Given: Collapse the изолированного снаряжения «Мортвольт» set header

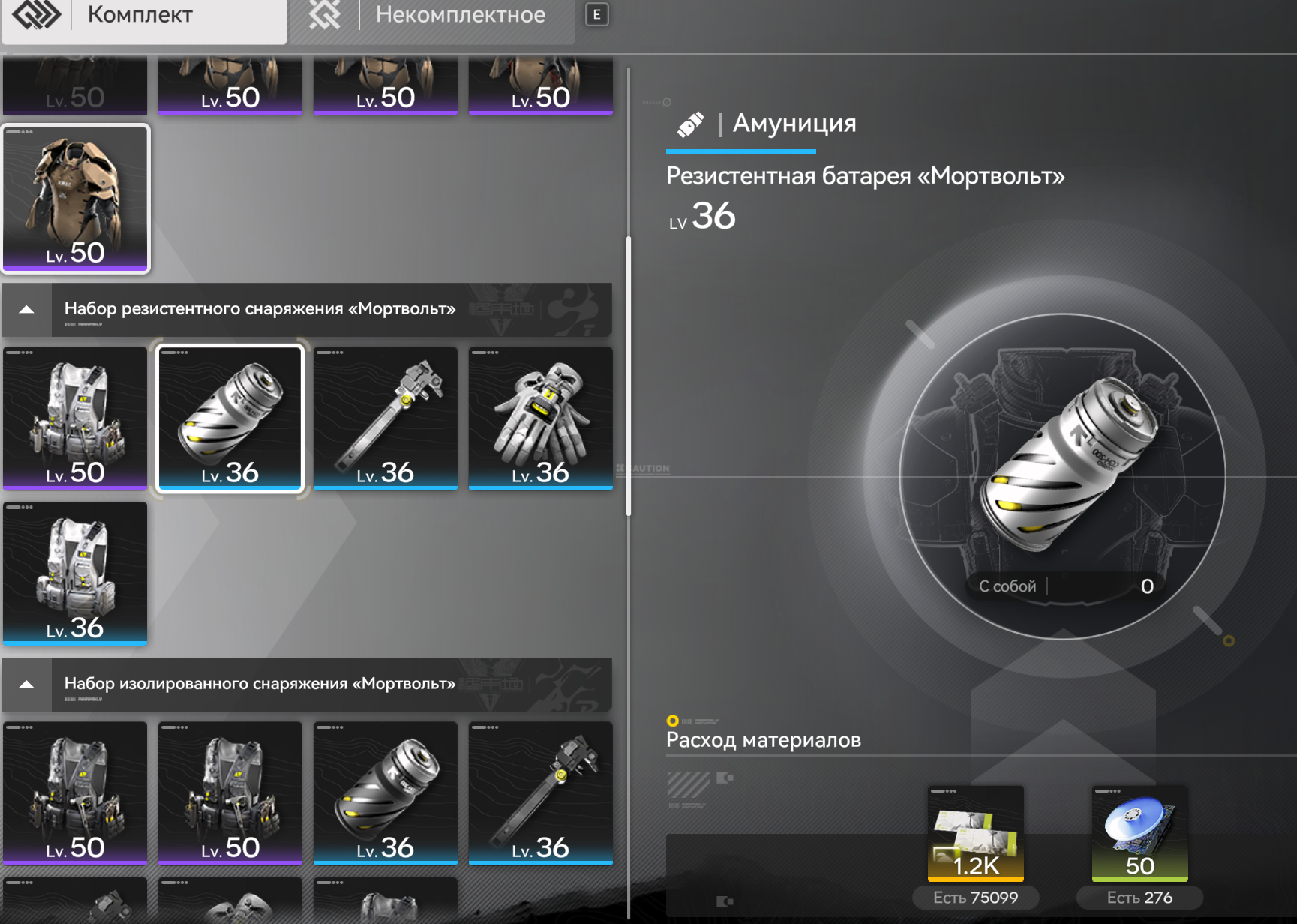Looking at the screenshot, I should (x=27, y=685).
